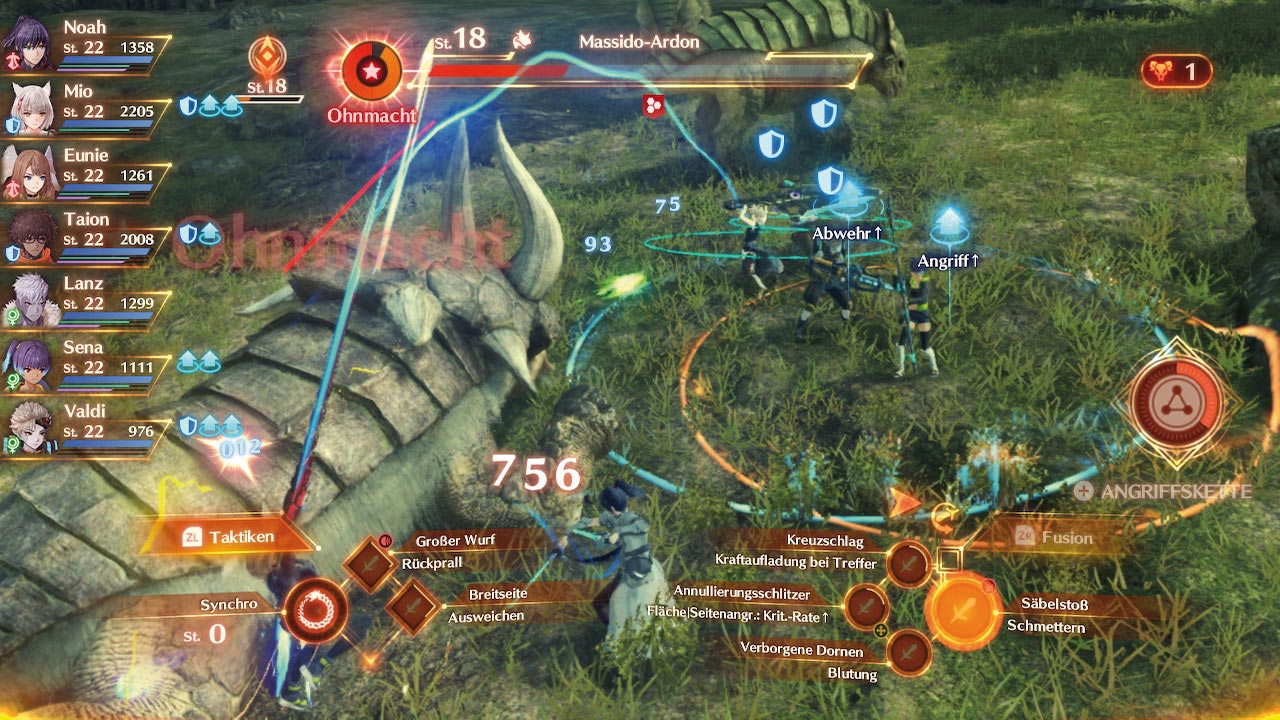Activate the Synchro ring icon
This screenshot has height=720, width=1280.
[x=315, y=609]
